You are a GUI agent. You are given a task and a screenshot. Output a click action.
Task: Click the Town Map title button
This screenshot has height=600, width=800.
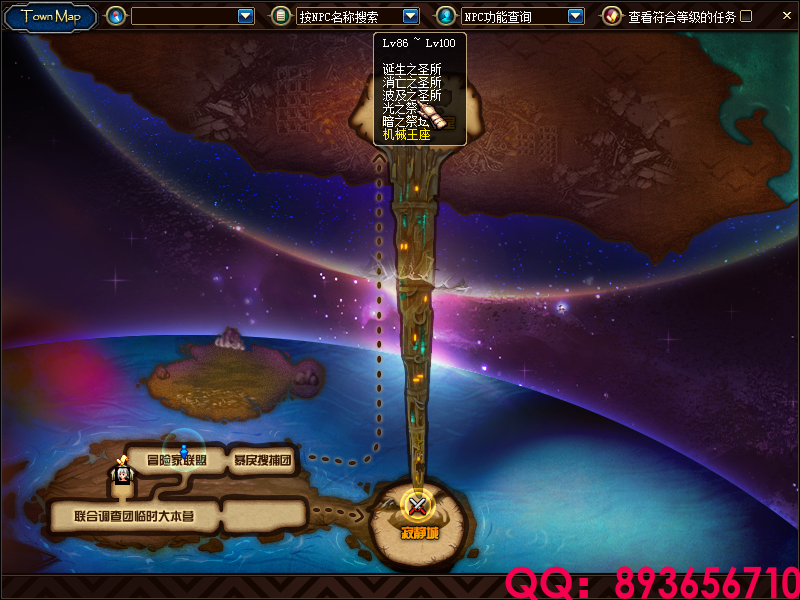click(x=51, y=16)
